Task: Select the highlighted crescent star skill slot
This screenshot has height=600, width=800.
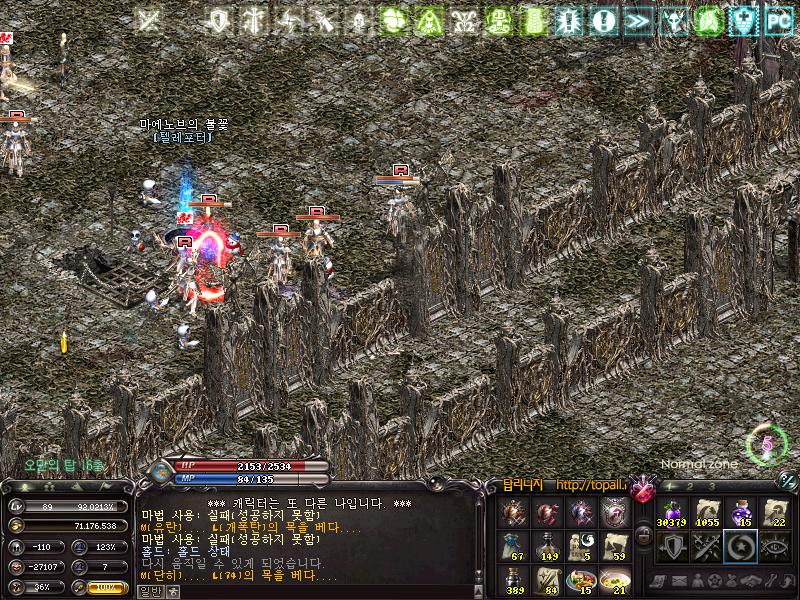Action: (x=742, y=546)
